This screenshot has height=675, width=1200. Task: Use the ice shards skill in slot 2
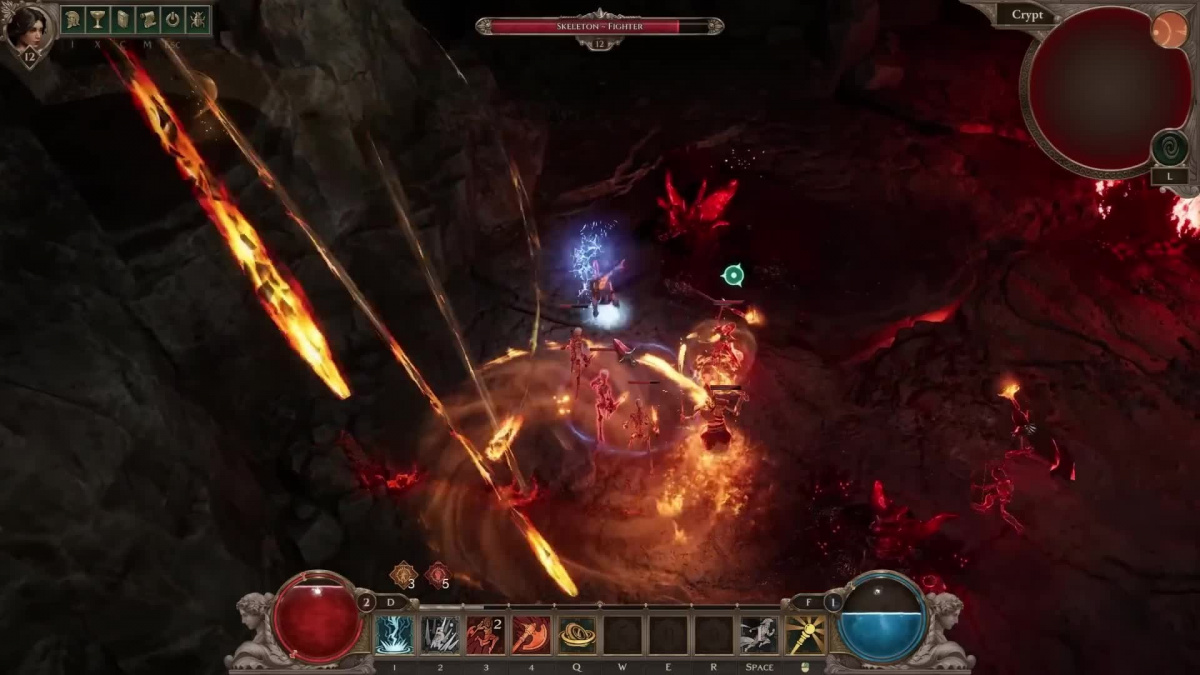(x=440, y=635)
